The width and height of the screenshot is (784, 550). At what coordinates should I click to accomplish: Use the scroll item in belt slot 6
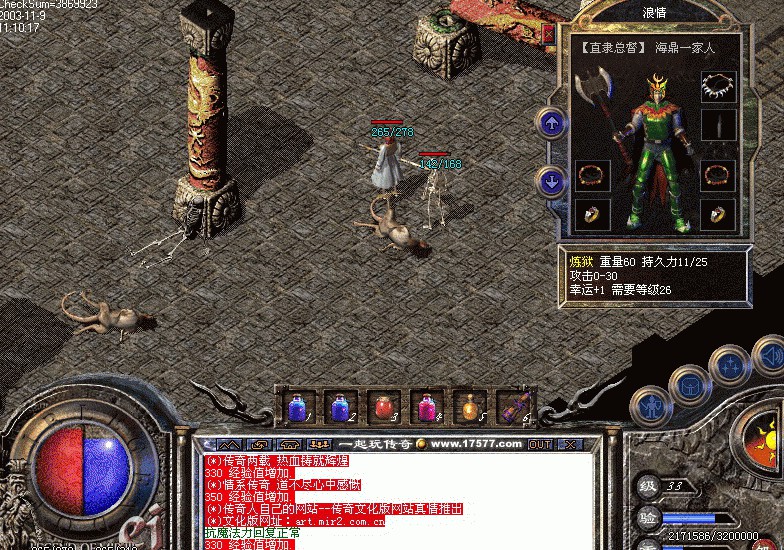[x=513, y=407]
